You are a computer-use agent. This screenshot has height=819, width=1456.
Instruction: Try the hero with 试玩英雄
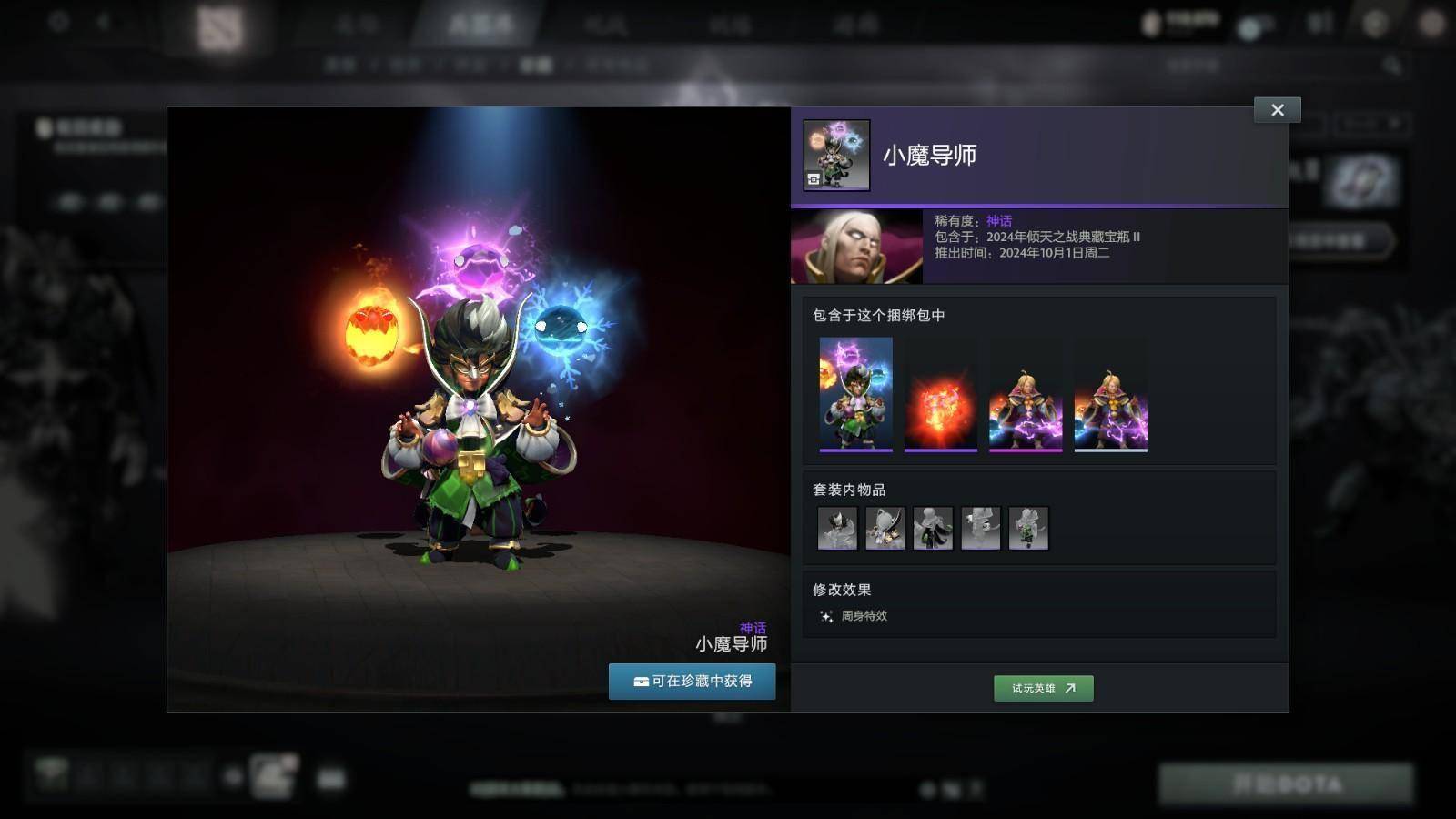1043,688
